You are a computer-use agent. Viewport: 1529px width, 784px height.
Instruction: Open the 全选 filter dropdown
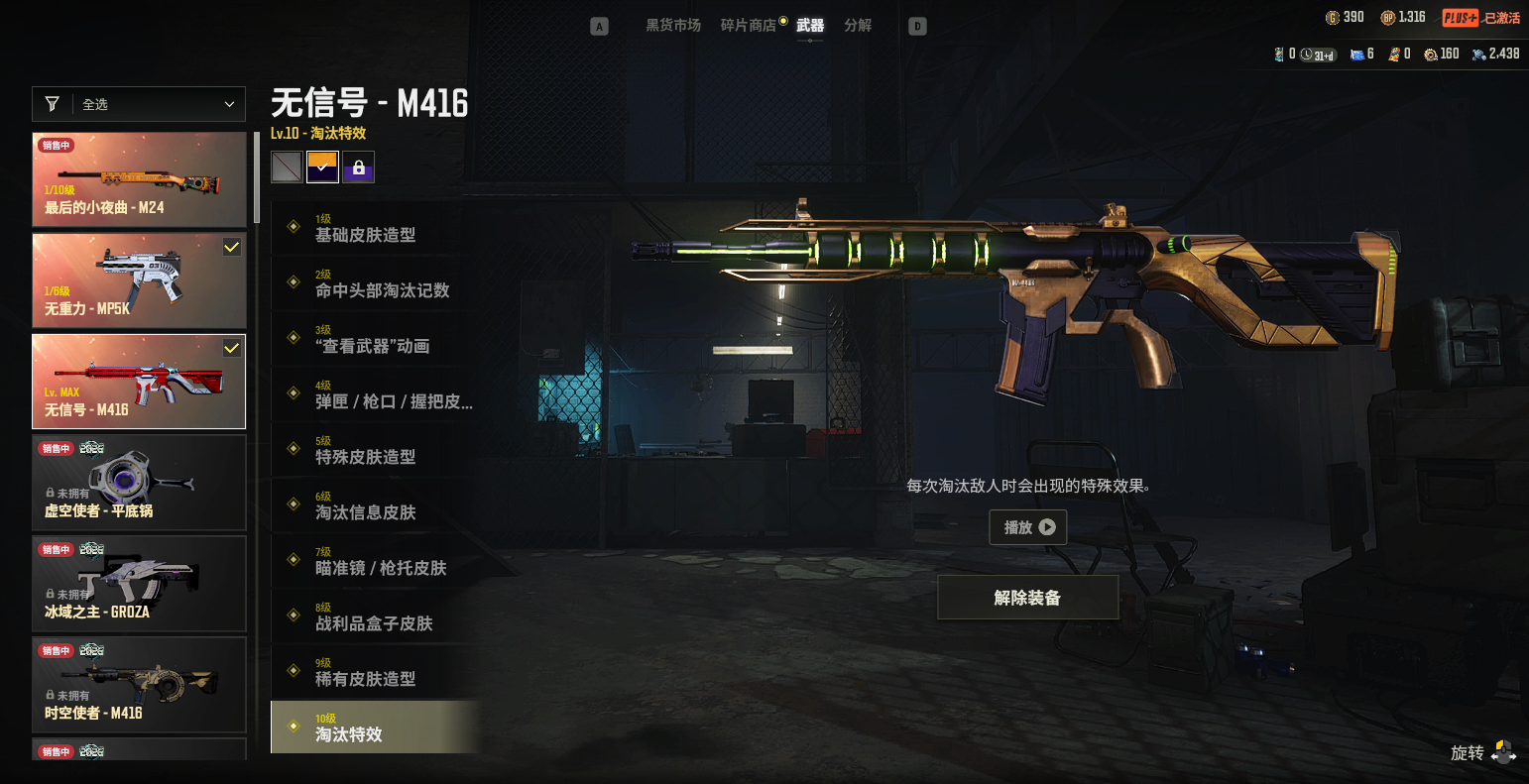[139, 104]
